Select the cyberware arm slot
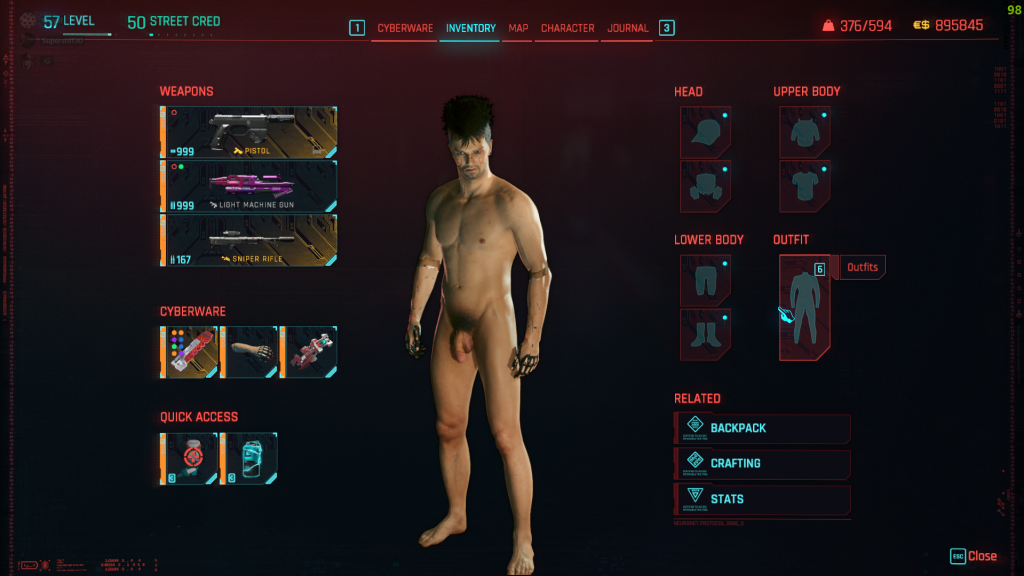Screen dimensions: 1024x576 pyautogui.click(x=249, y=352)
